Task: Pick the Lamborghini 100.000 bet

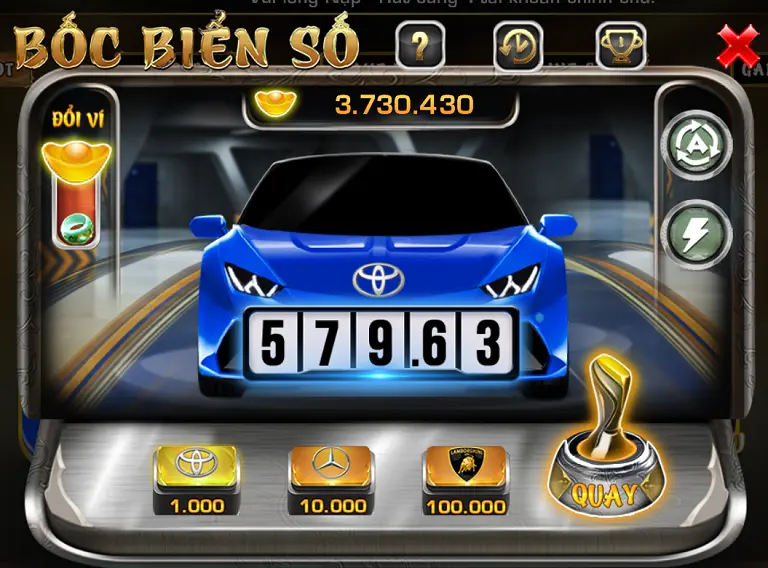Action: coord(465,473)
